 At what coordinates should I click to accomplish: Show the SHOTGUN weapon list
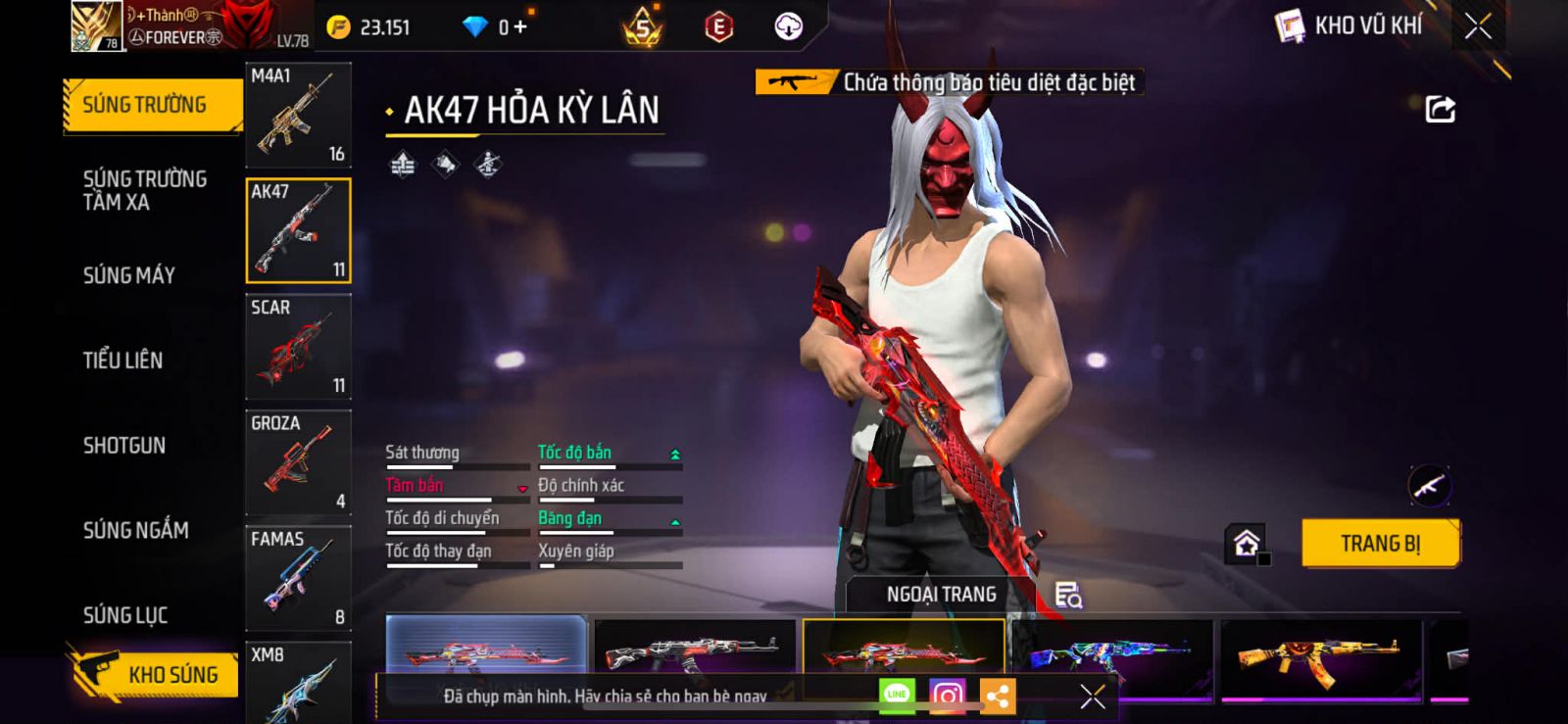(x=124, y=446)
